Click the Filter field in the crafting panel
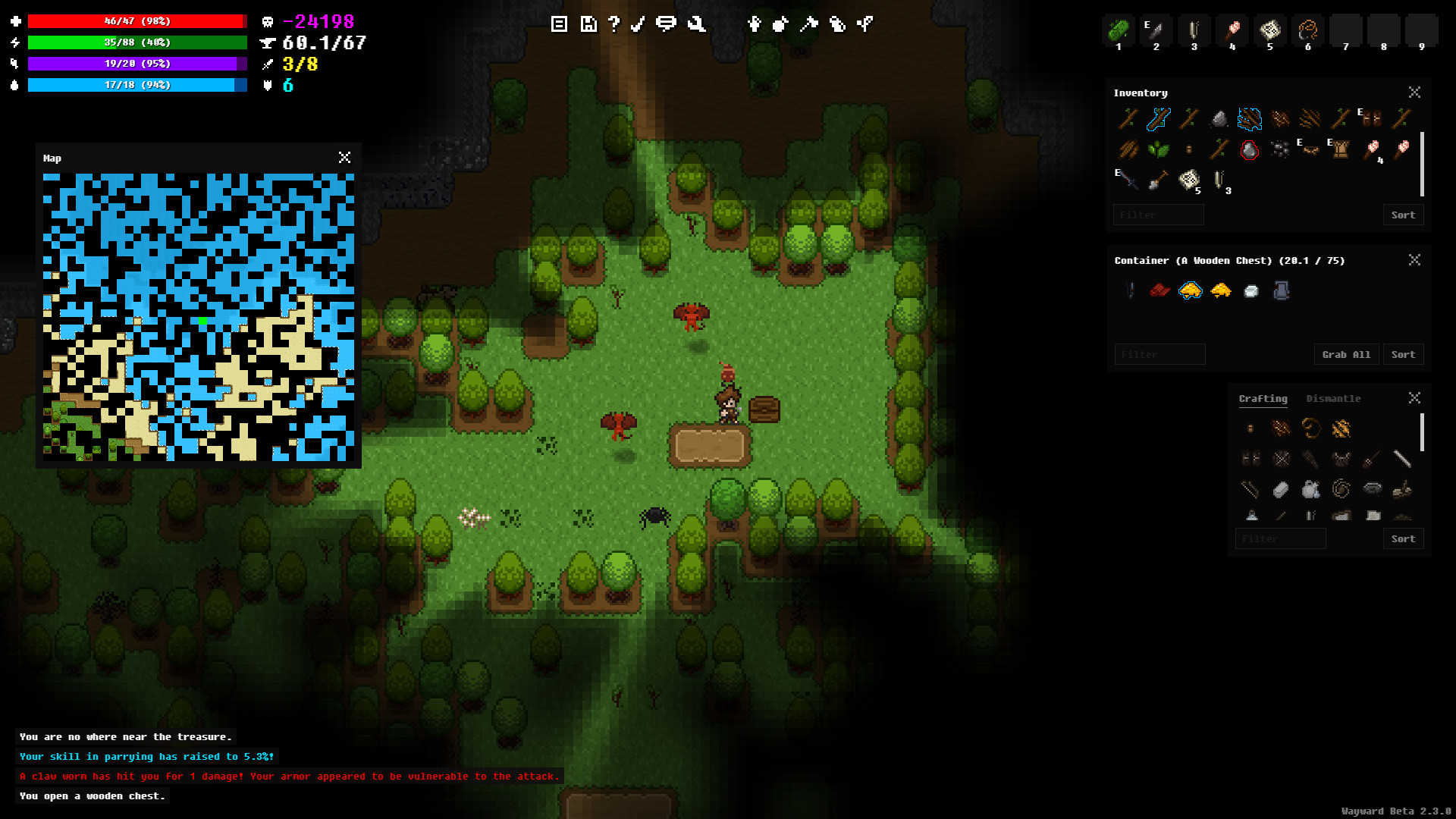 [x=1280, y=538]
